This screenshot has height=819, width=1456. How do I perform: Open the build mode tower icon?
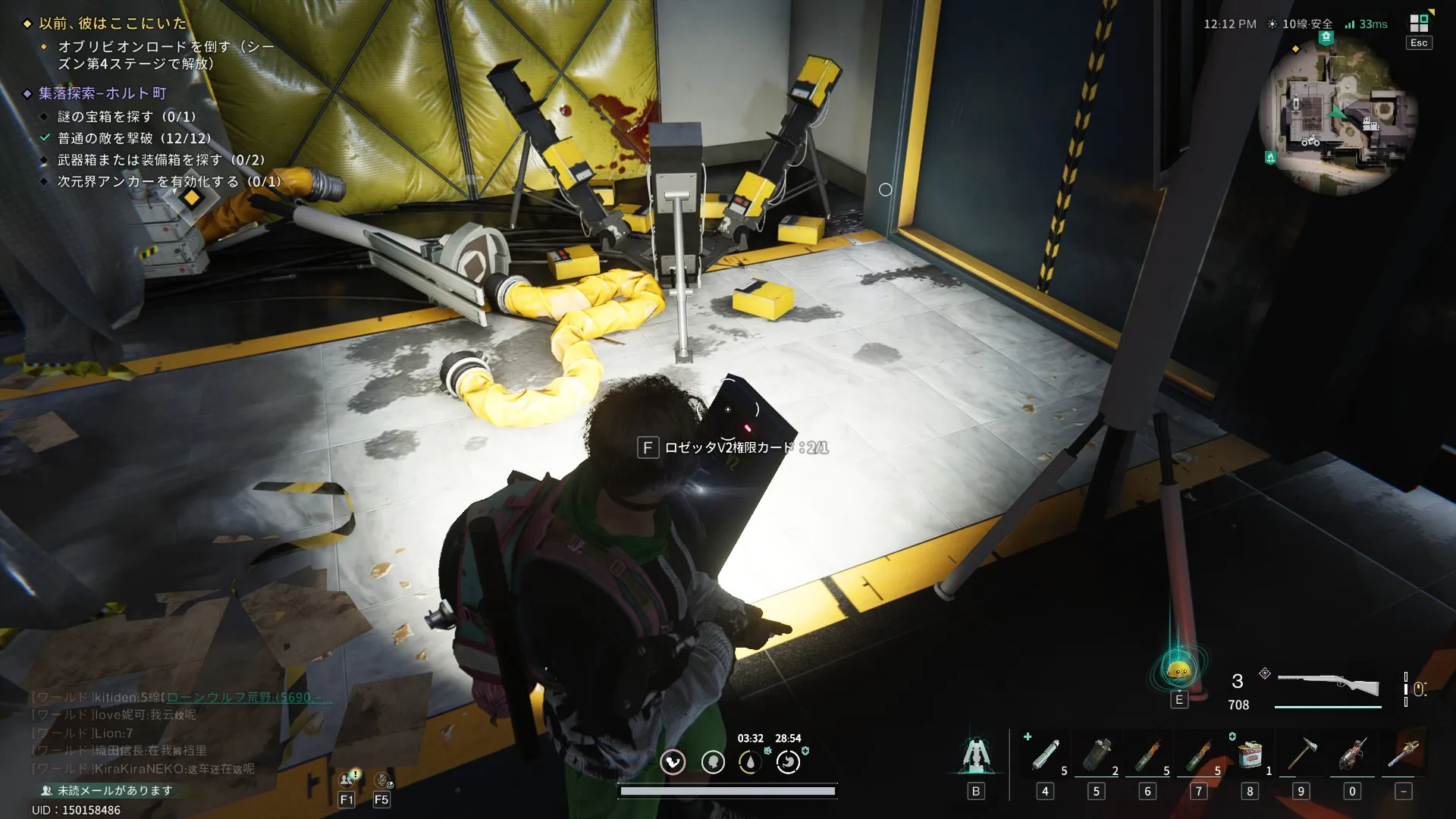(x=976, y=755)
